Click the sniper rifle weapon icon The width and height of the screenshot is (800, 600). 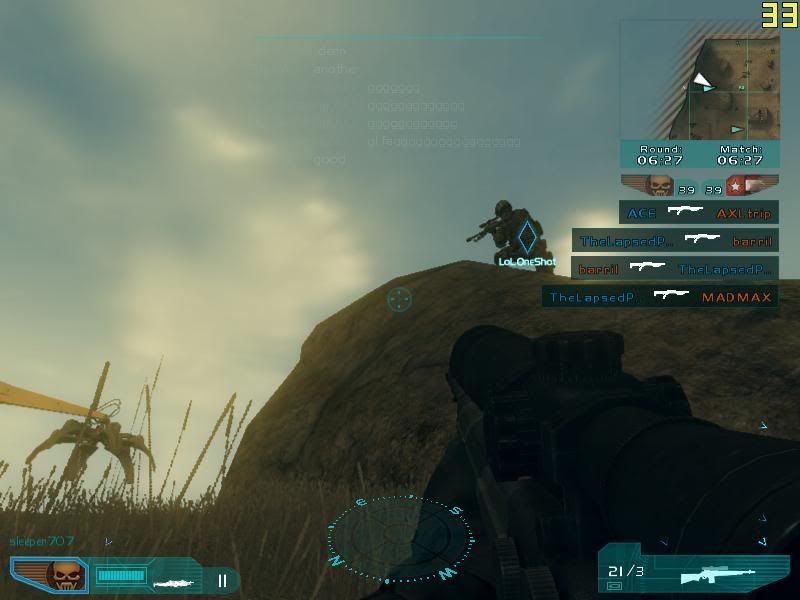tap(716, 576)
